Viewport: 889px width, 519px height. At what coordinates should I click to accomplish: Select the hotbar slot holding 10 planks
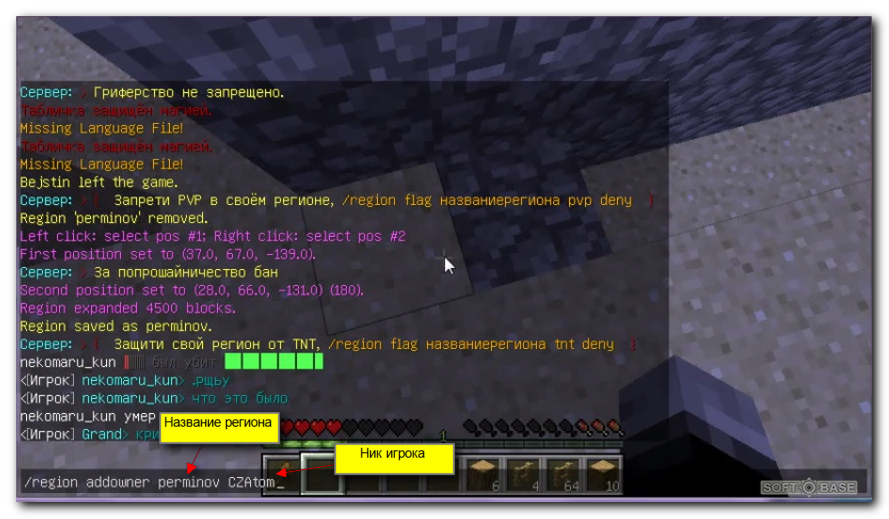603,475
